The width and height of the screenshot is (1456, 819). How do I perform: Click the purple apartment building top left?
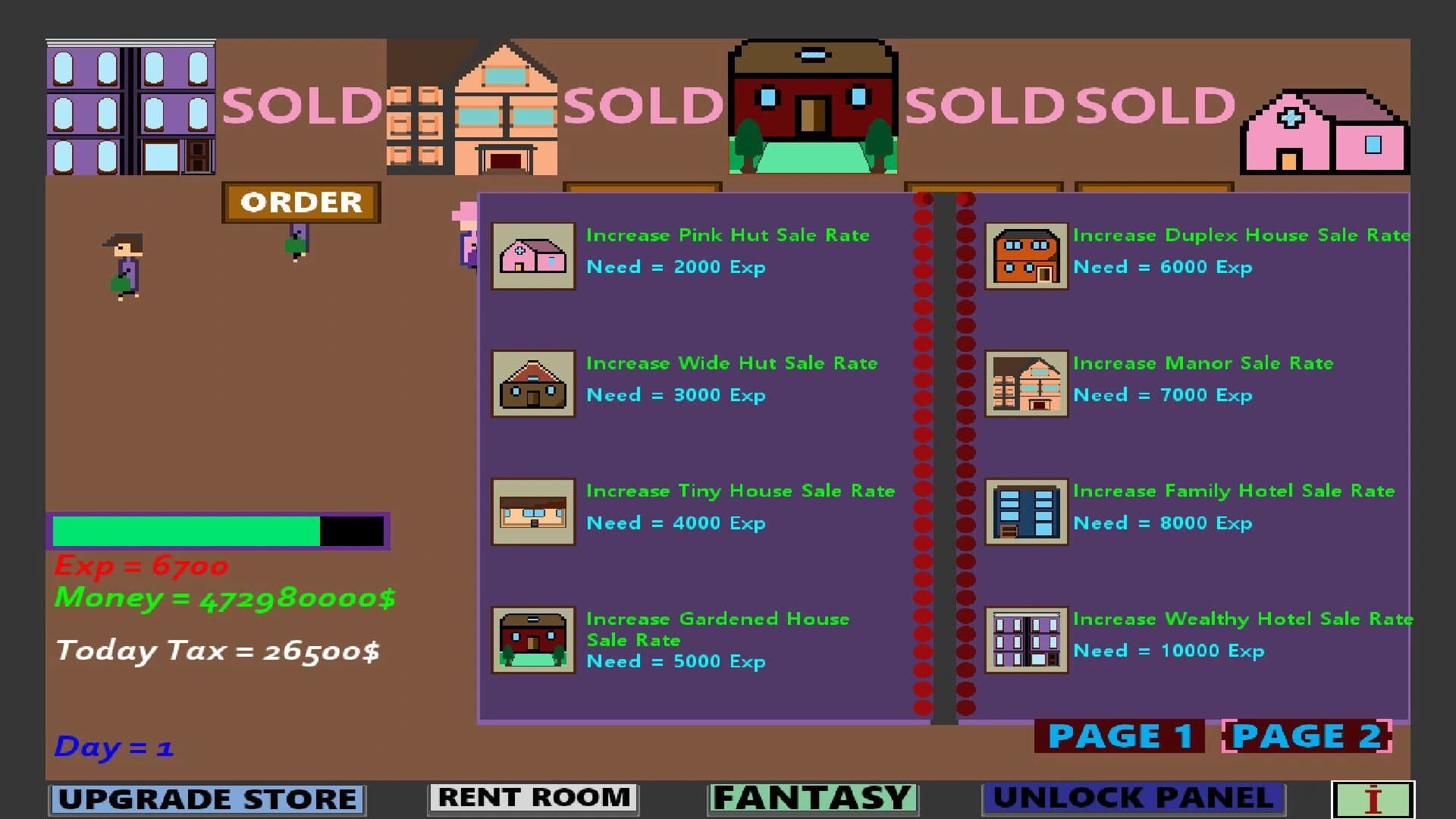click(x=129, y=106)
